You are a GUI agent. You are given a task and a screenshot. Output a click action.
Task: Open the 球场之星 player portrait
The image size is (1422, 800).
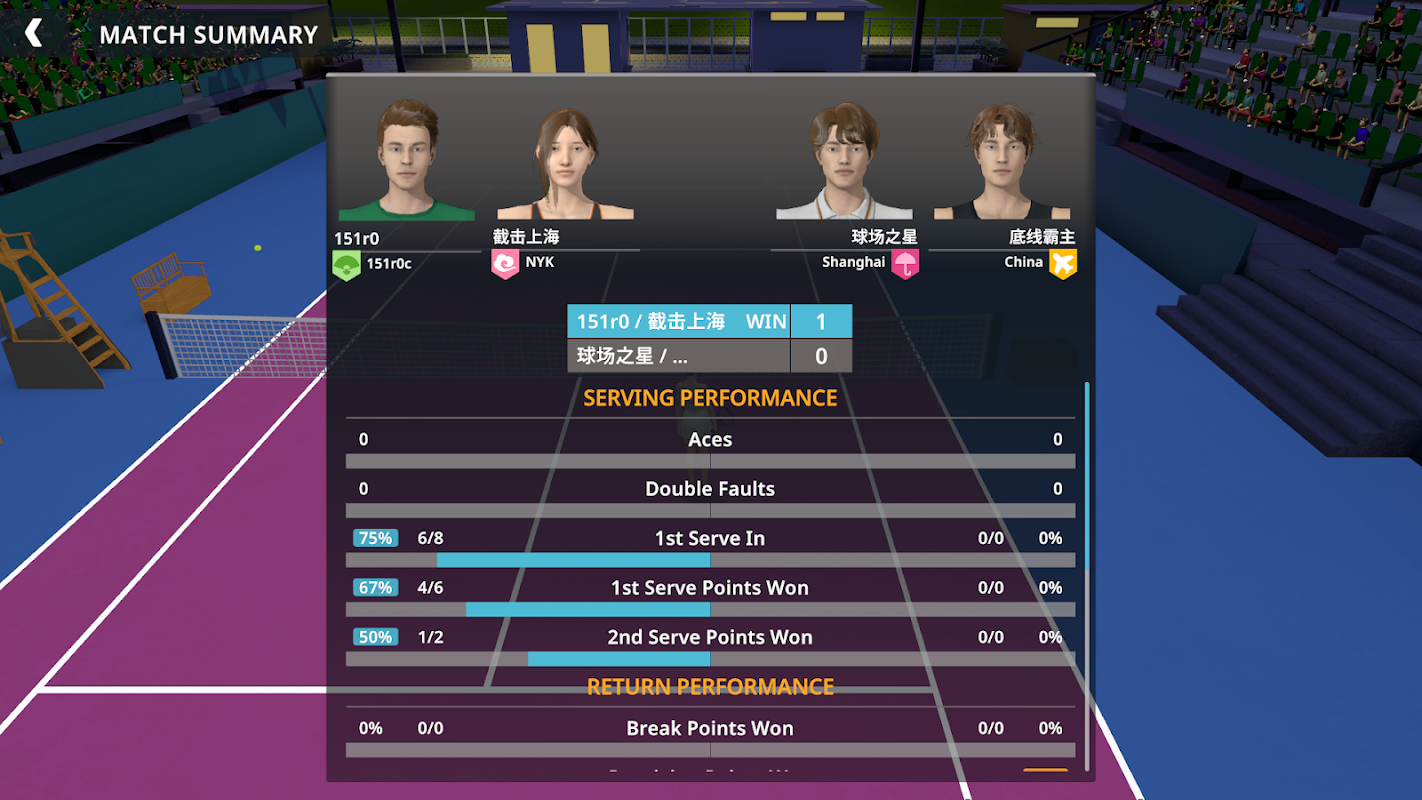(844, 162)
